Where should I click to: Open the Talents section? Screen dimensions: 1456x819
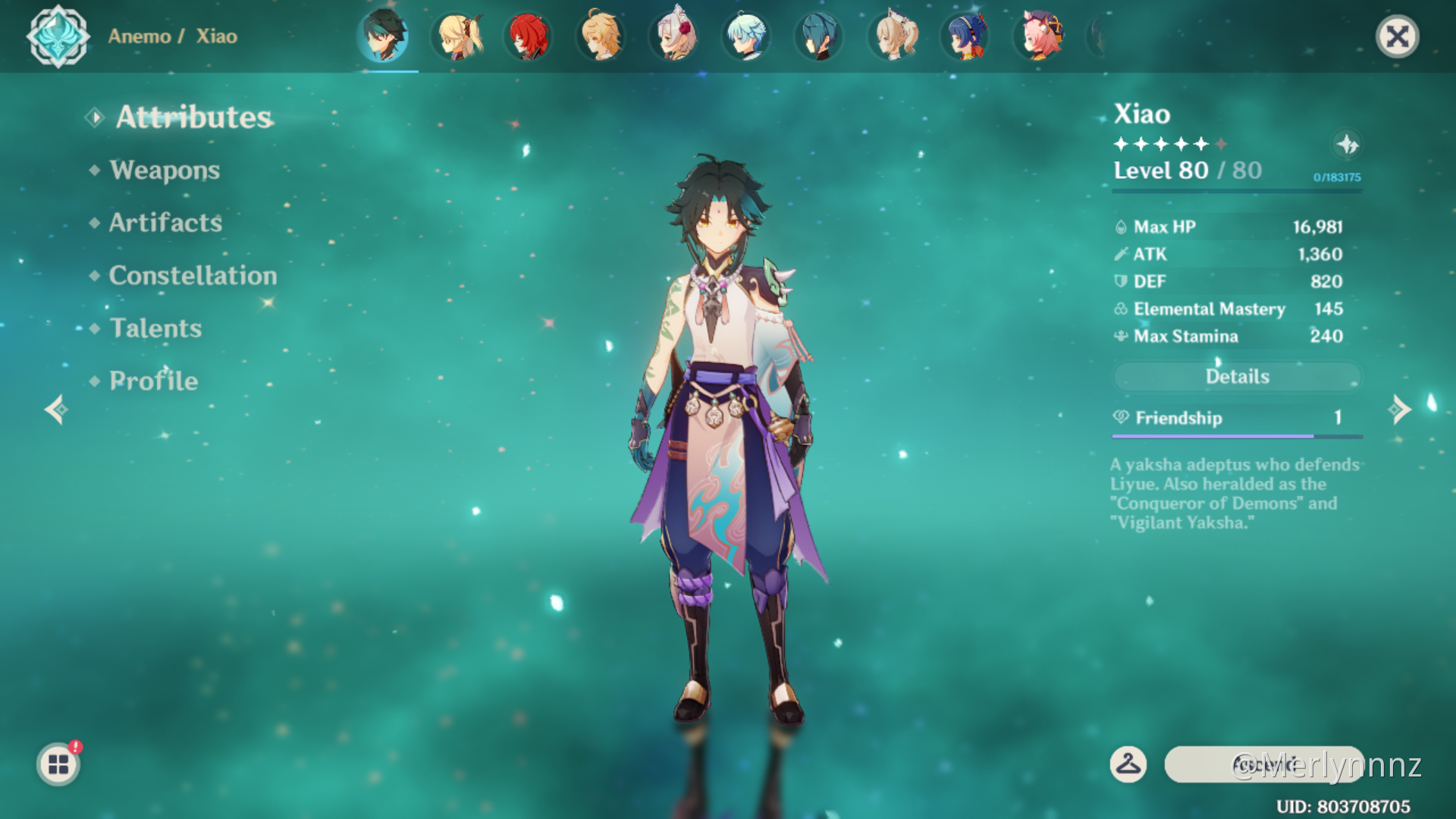coord(155,328)
